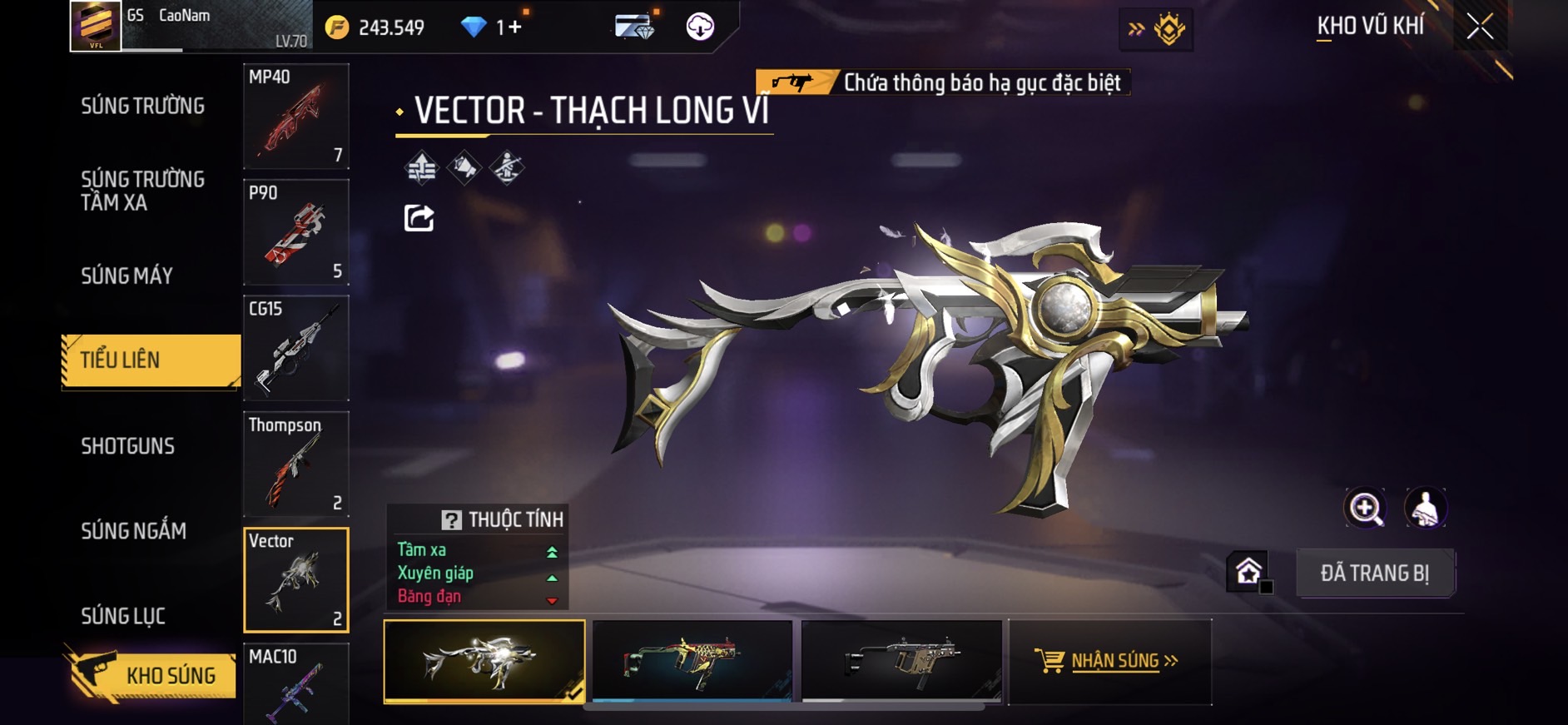Image resolution: width=1568 pixels, height=725 pixels.
Task: Choose the default tan Vector skin thumbnail
Action: (x=901, y=661)
